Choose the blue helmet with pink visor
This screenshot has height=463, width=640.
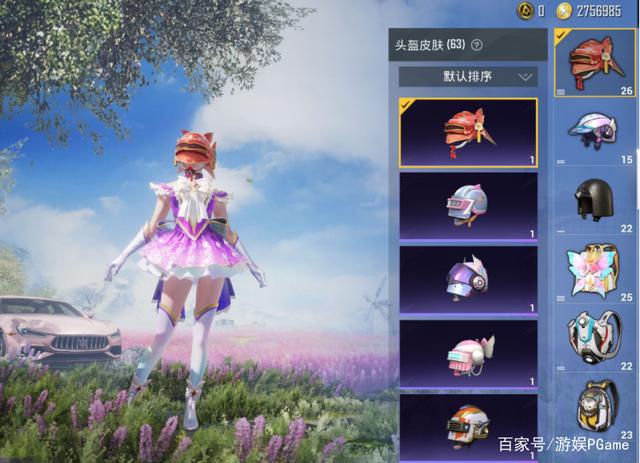click(468, 205)
